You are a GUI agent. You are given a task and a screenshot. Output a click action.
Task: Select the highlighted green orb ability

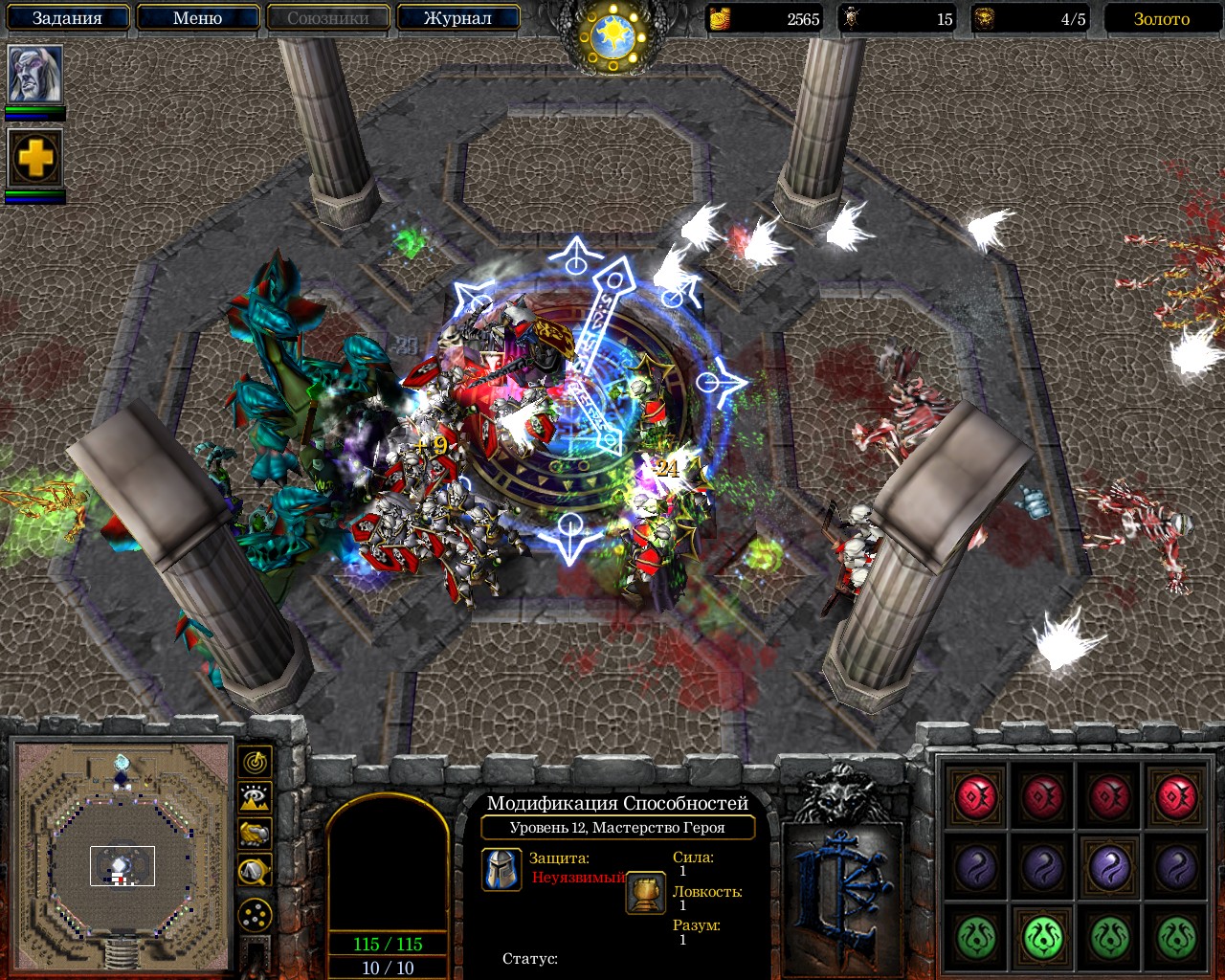[x=1043, y=936]
